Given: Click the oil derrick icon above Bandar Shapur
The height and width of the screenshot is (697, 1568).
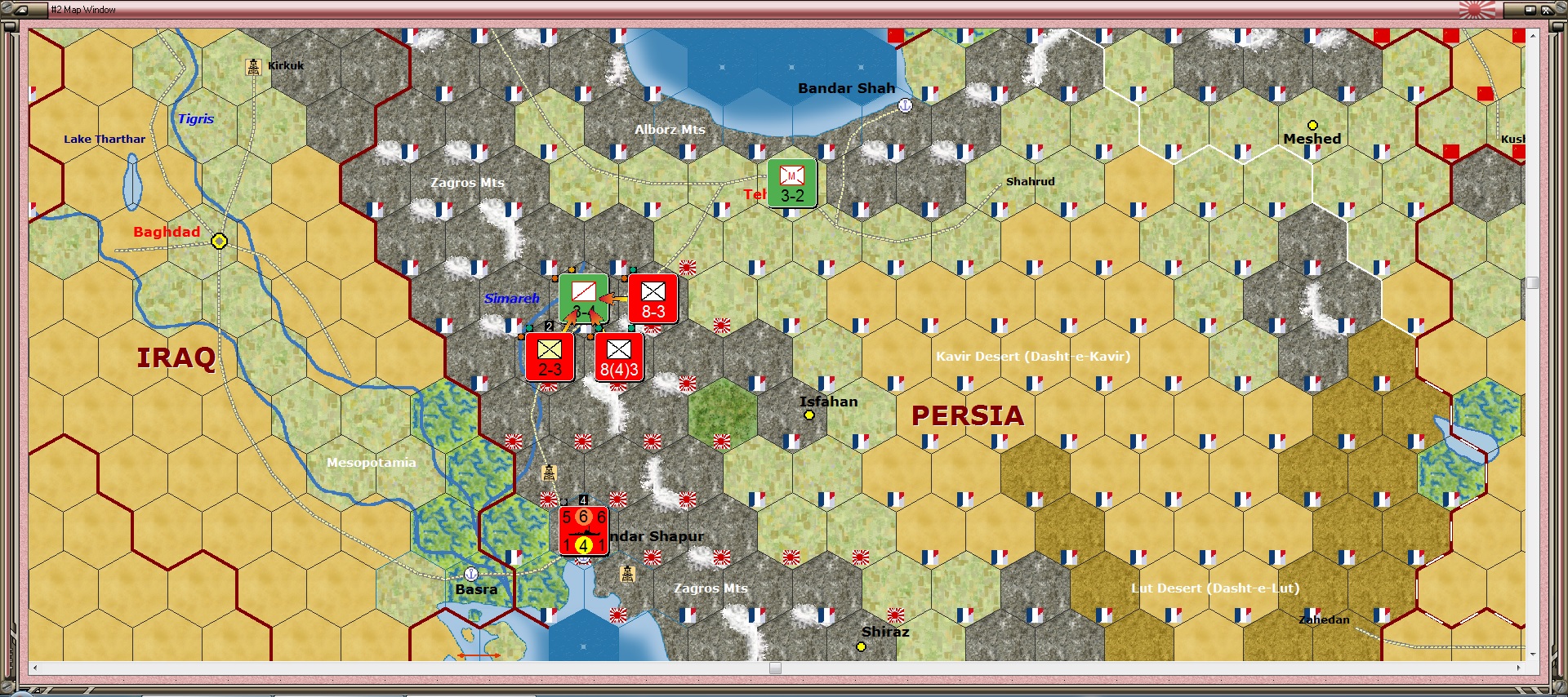Looking at the screenshot, I should 549,472.
